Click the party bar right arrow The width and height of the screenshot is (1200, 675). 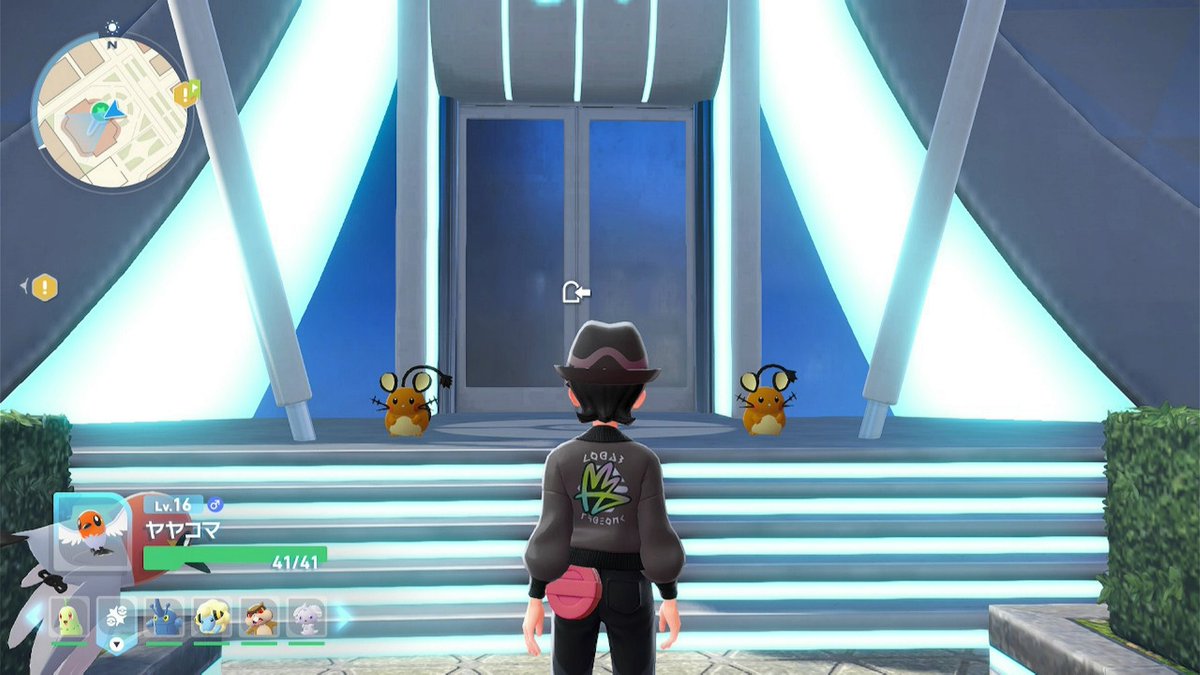click(x=342, y=618)
